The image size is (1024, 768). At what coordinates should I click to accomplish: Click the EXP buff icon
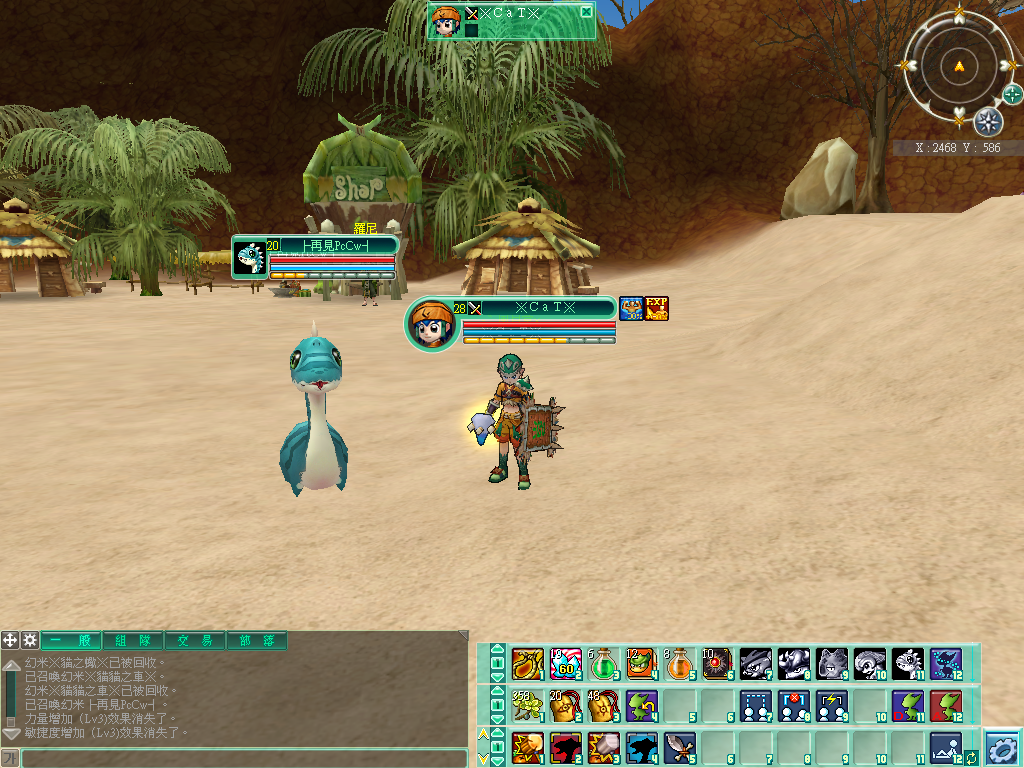click(x=656, y=308)
